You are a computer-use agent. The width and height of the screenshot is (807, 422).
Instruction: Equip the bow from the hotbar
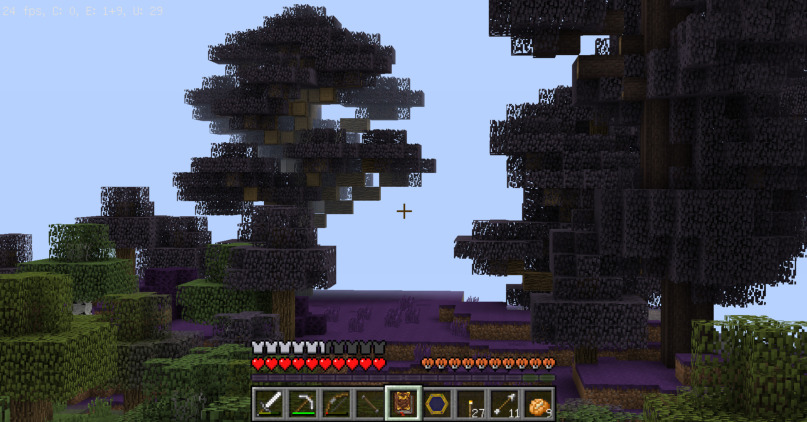click(x=336, y=404)
